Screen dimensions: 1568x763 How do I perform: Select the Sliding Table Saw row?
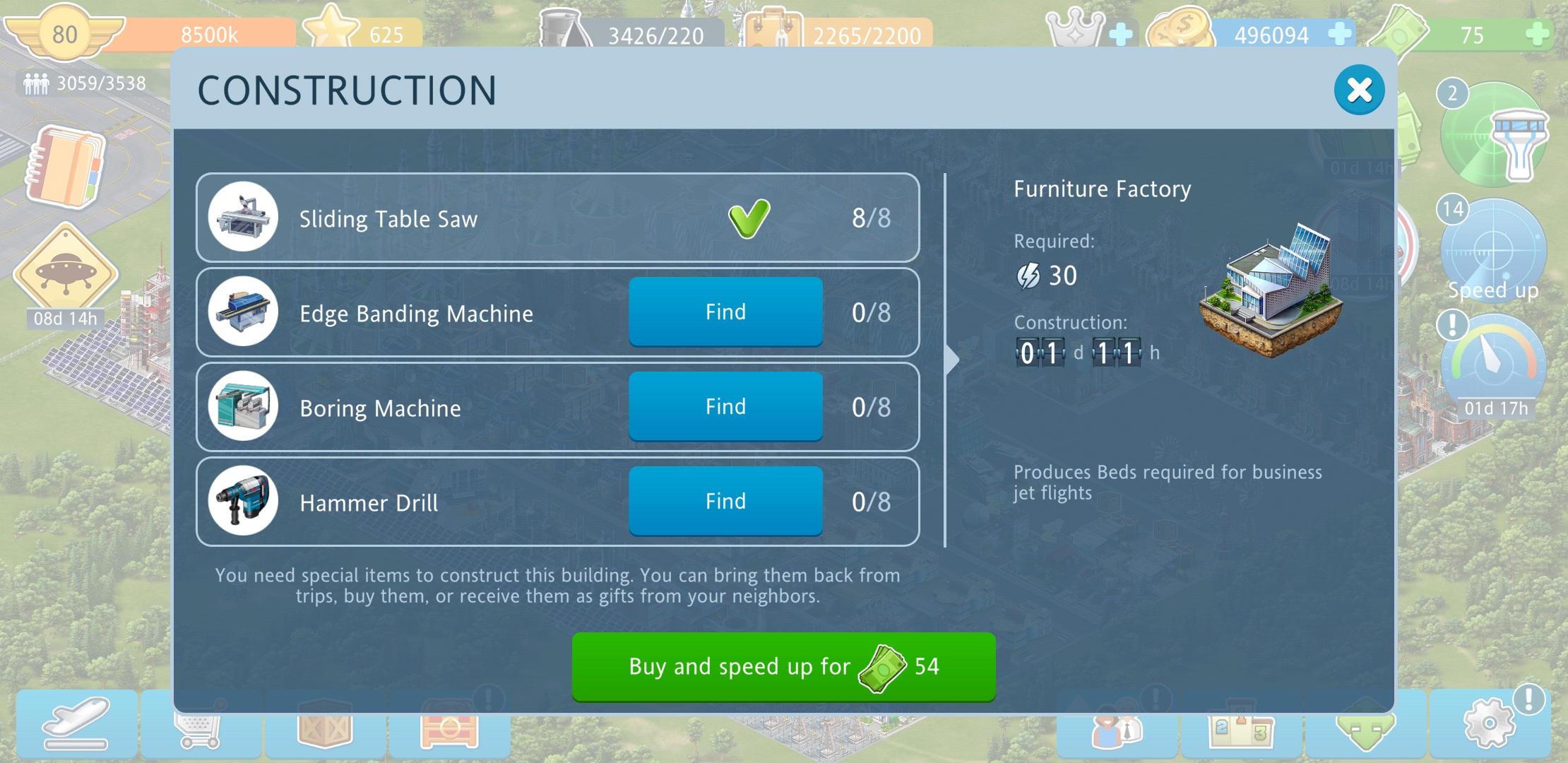pyautogui.click(x=557, y=218)
